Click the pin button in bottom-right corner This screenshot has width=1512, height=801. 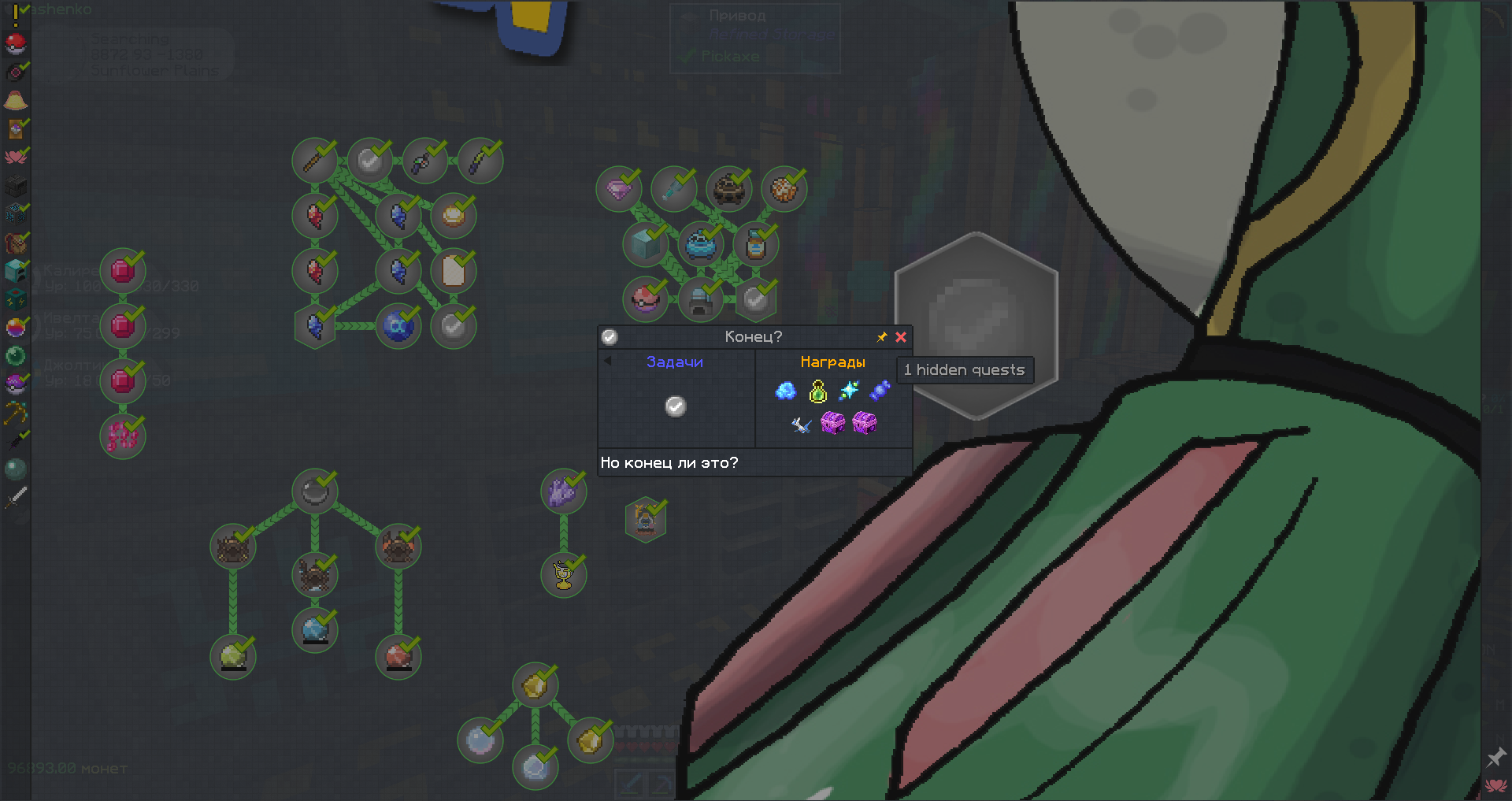tap(1495, 758)
